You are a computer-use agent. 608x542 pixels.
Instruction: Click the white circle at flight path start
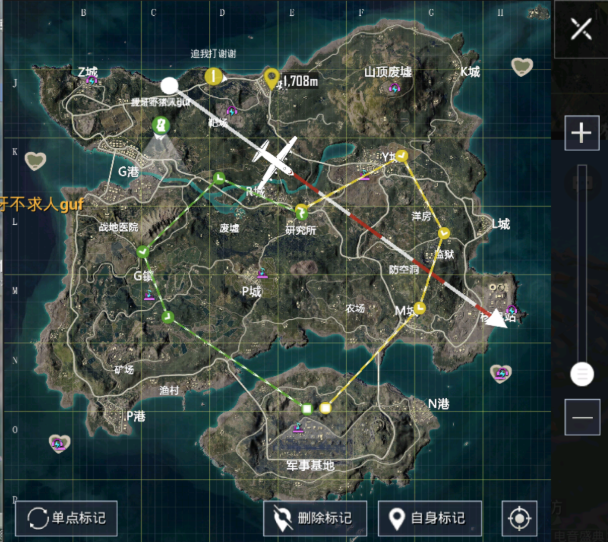pos(170,86)
